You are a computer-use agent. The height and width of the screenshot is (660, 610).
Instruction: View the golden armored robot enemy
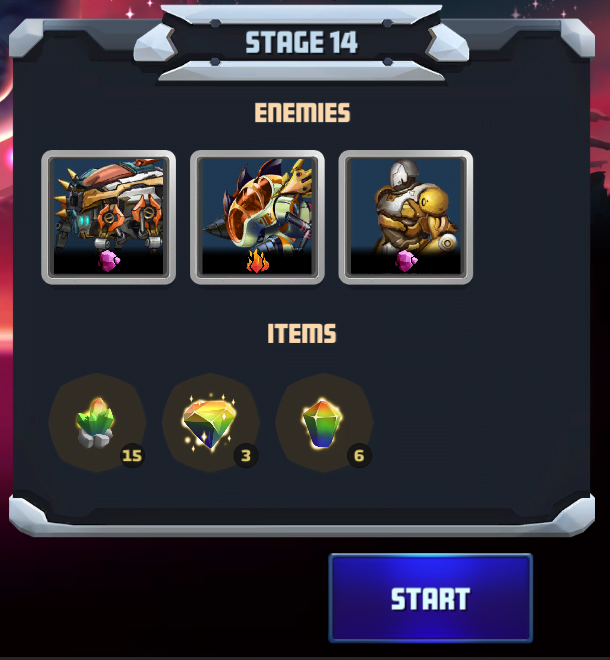click(405, 217)
